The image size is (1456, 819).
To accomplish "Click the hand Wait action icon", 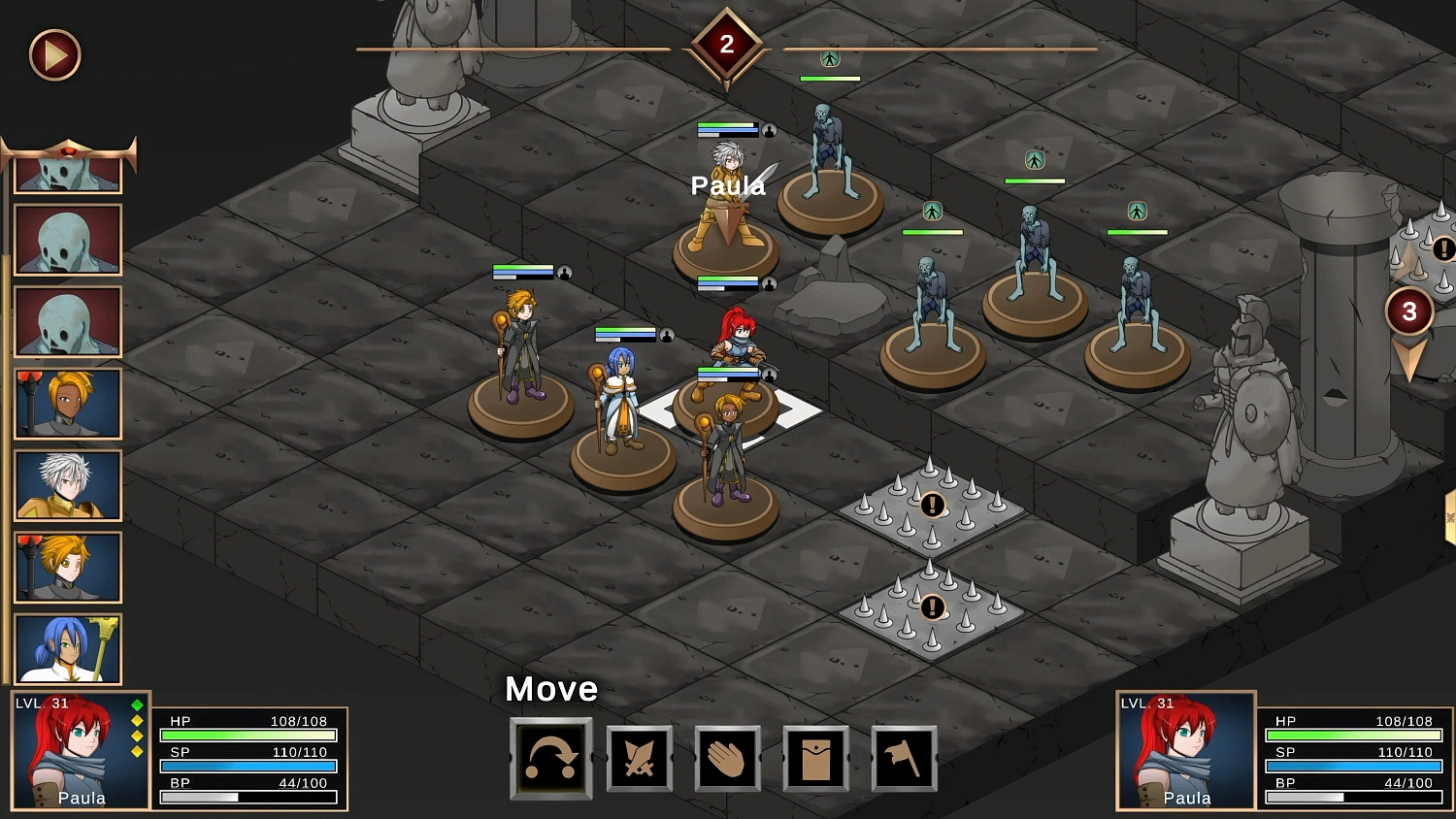I will [727, 760].
